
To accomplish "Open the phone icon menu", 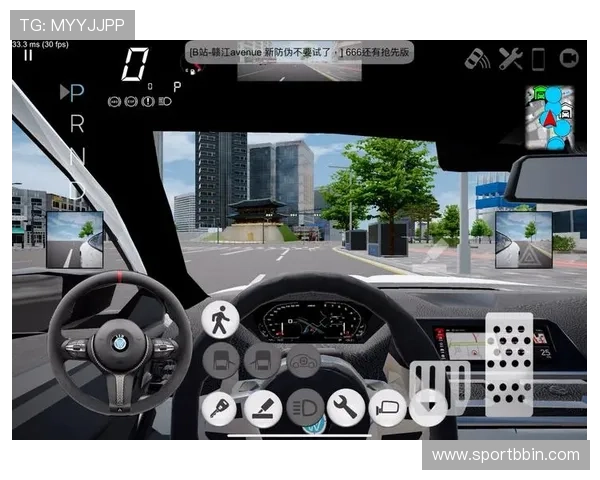I will [x=538, y=59].
